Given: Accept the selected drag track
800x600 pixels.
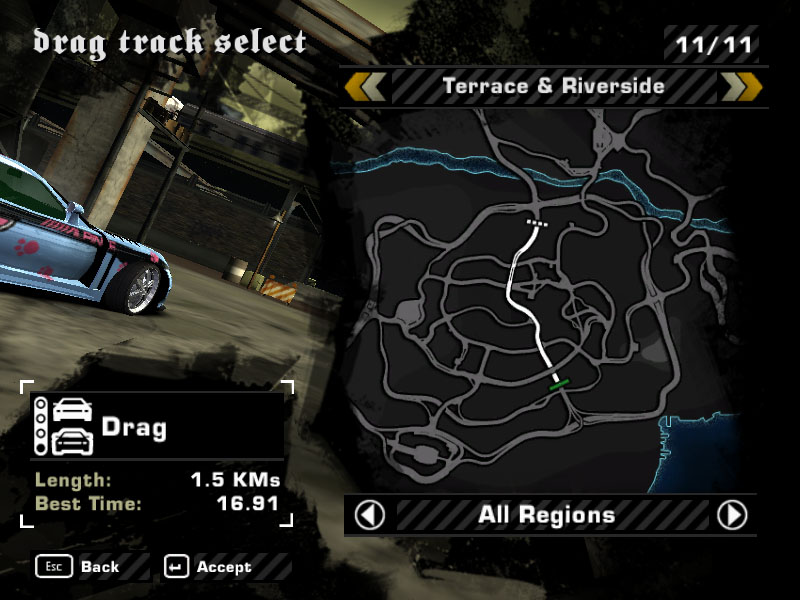Looking at the screenshot, I should coord(210,567).
